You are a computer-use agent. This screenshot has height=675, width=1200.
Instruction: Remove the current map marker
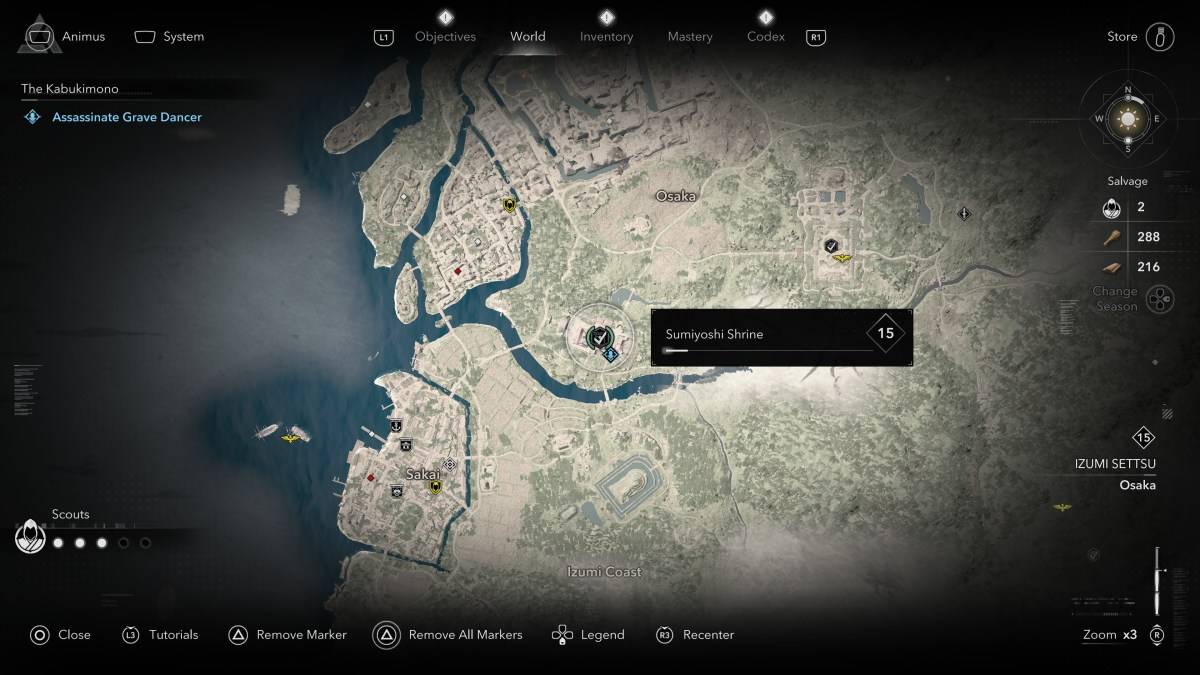click(x=301, y=634)
